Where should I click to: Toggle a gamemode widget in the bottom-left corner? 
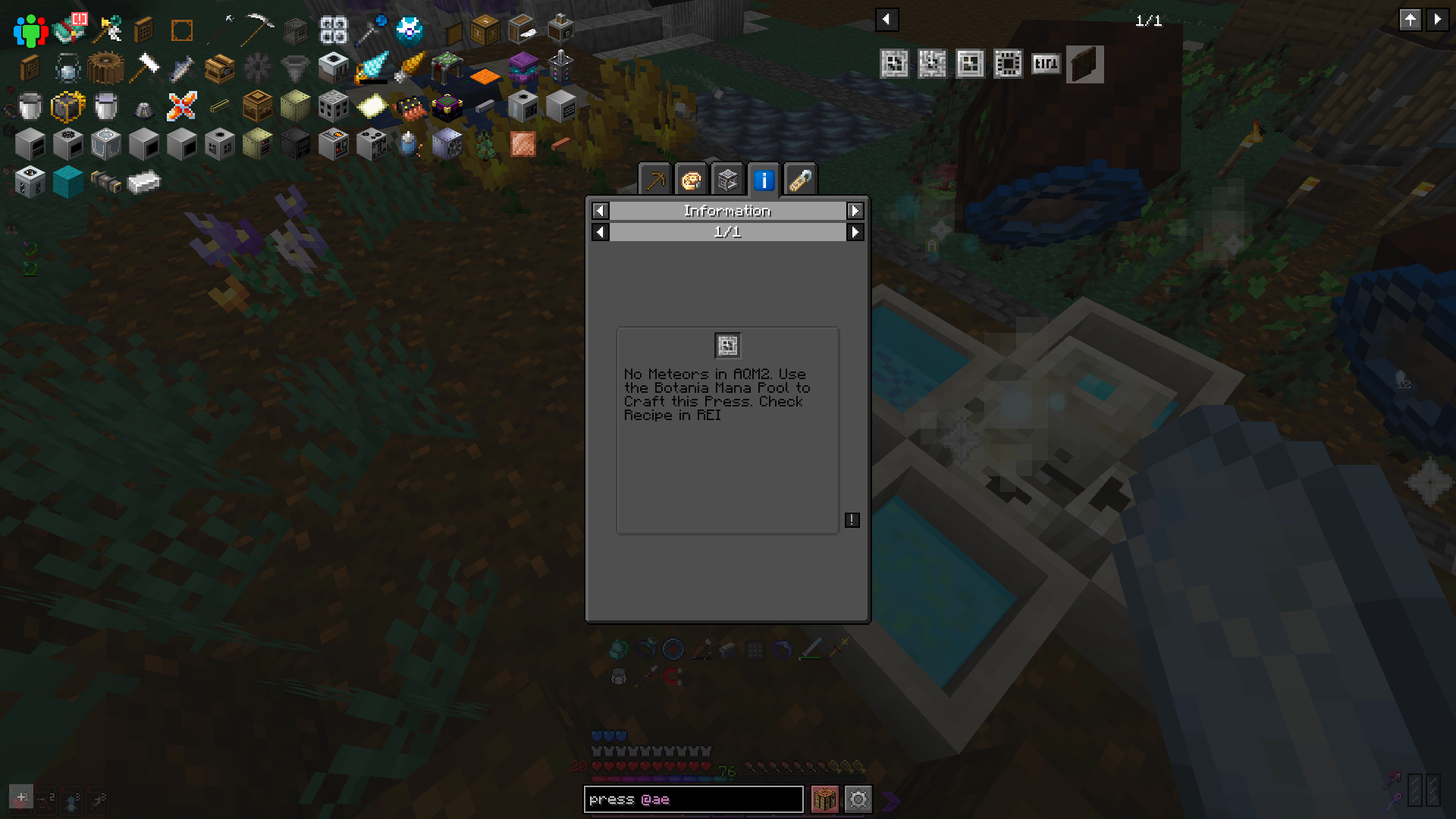click(x=23, y=797)
